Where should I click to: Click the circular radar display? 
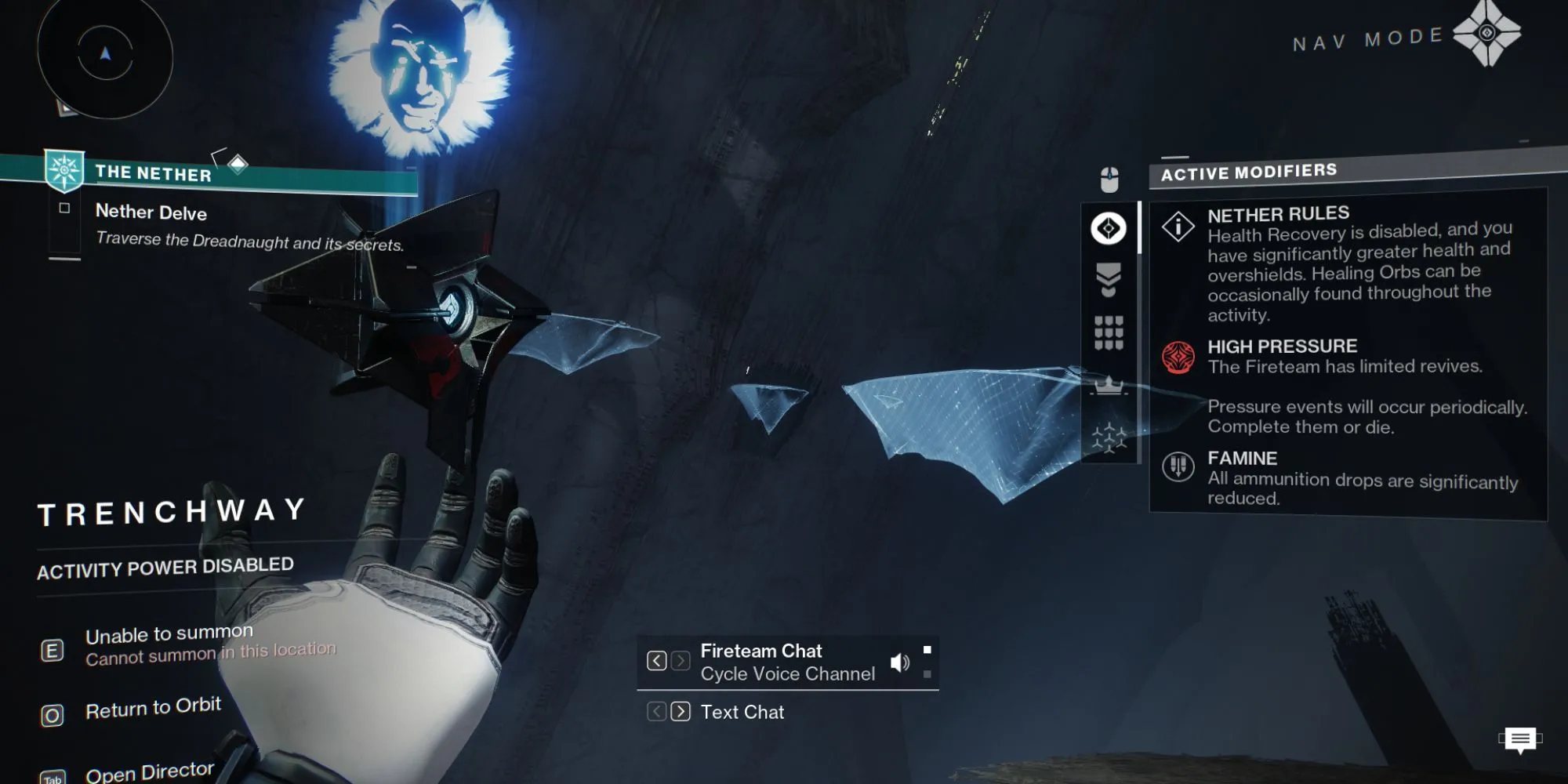click(105, 55)
